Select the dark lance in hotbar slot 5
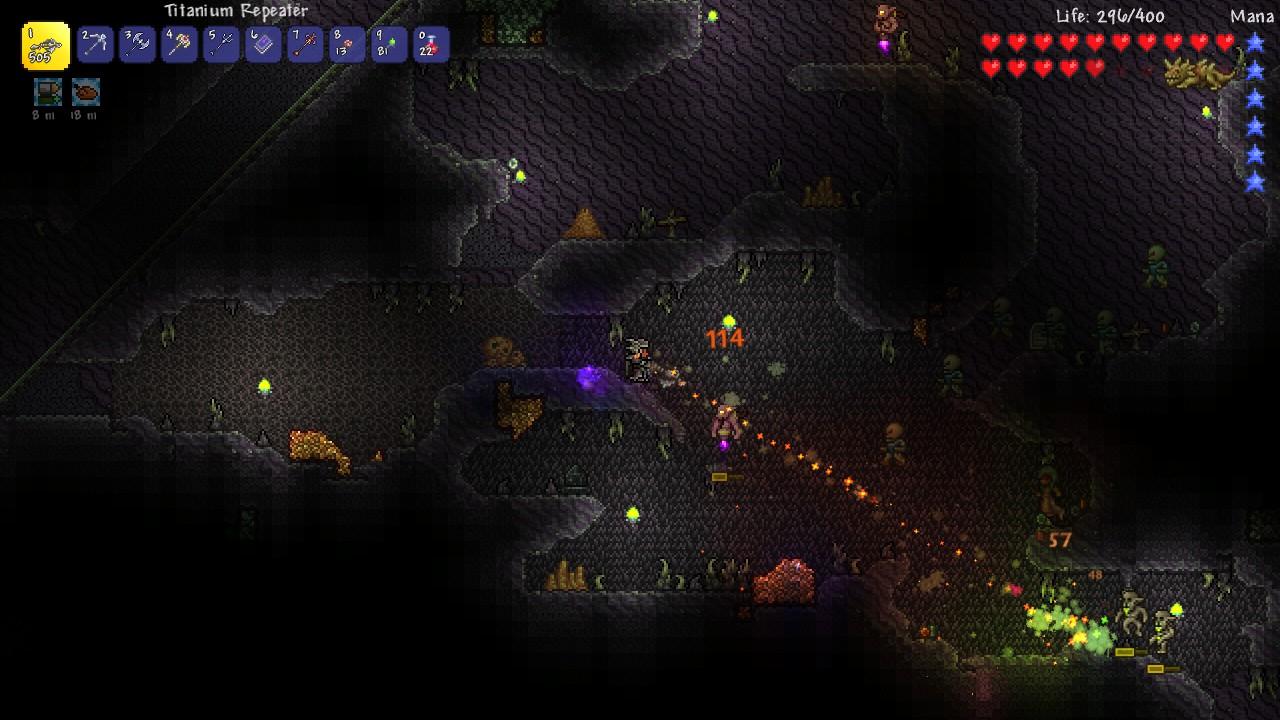Image resolution: width=1280 pixels, height=720 pixels. tap(220, 44)
